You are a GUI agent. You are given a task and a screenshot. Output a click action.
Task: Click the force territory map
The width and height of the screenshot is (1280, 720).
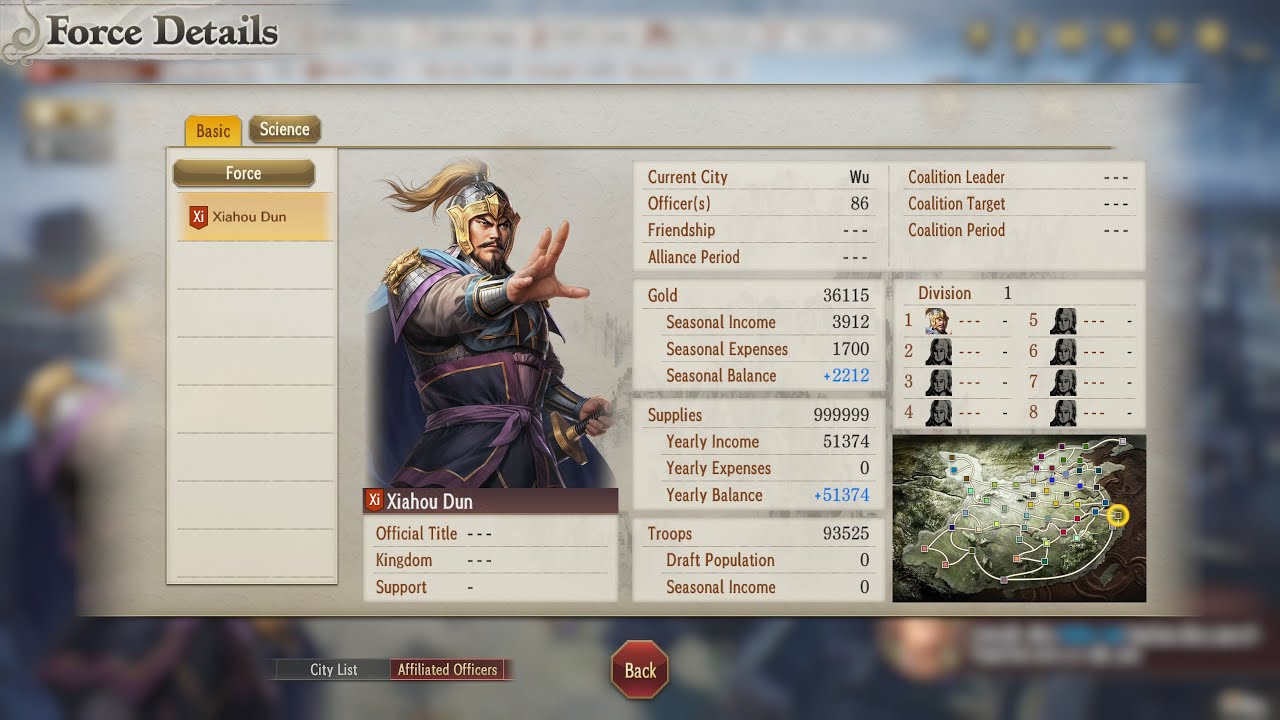(1018, 518)
